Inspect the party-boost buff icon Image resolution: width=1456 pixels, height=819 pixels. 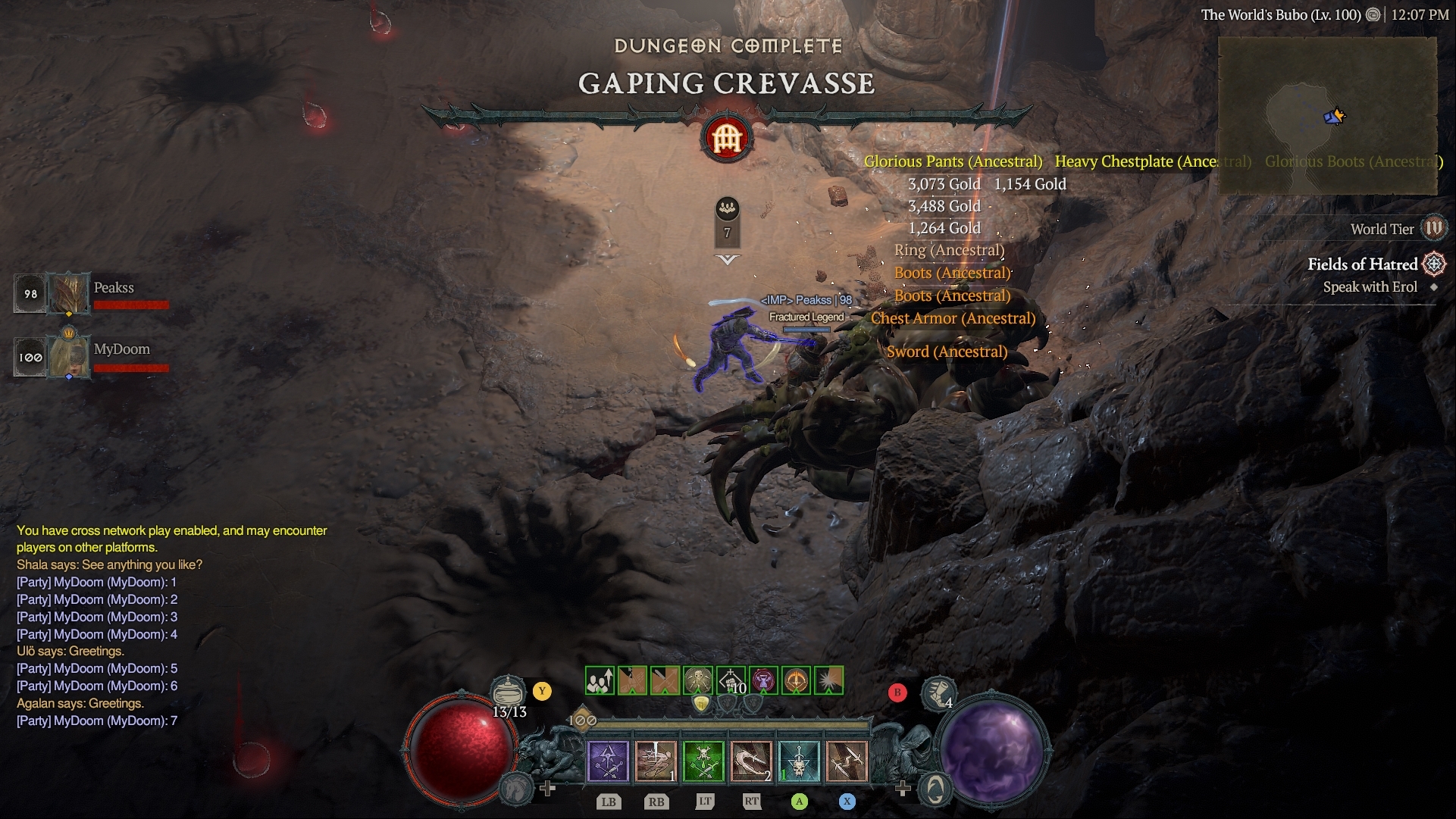(600, 681)
